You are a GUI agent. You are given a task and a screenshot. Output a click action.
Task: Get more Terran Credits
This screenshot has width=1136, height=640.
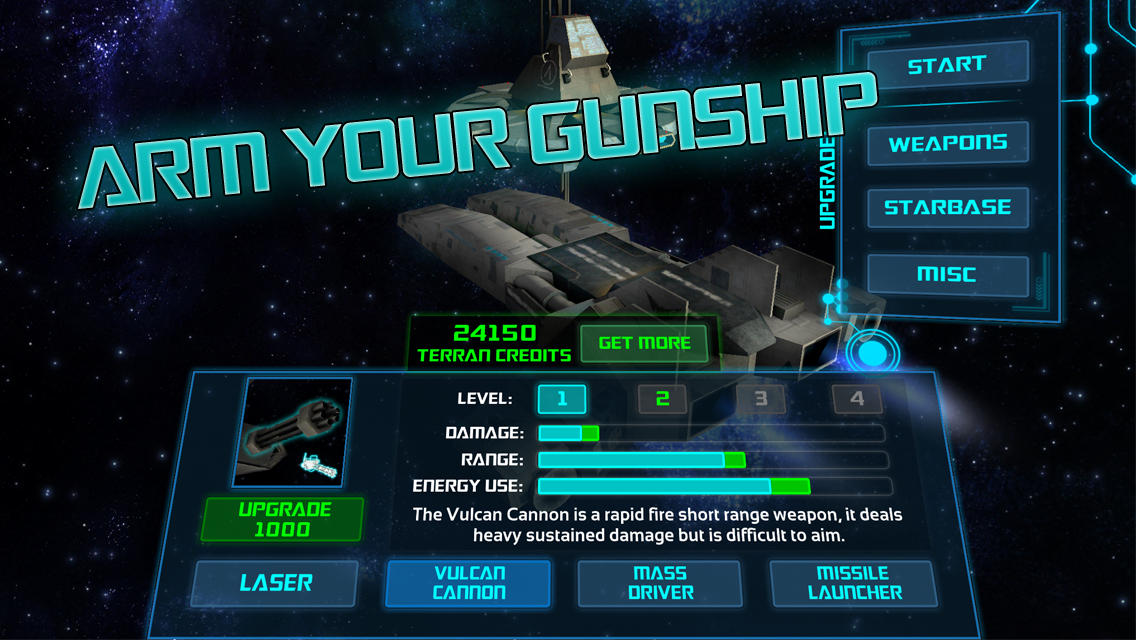coord(644,343)
